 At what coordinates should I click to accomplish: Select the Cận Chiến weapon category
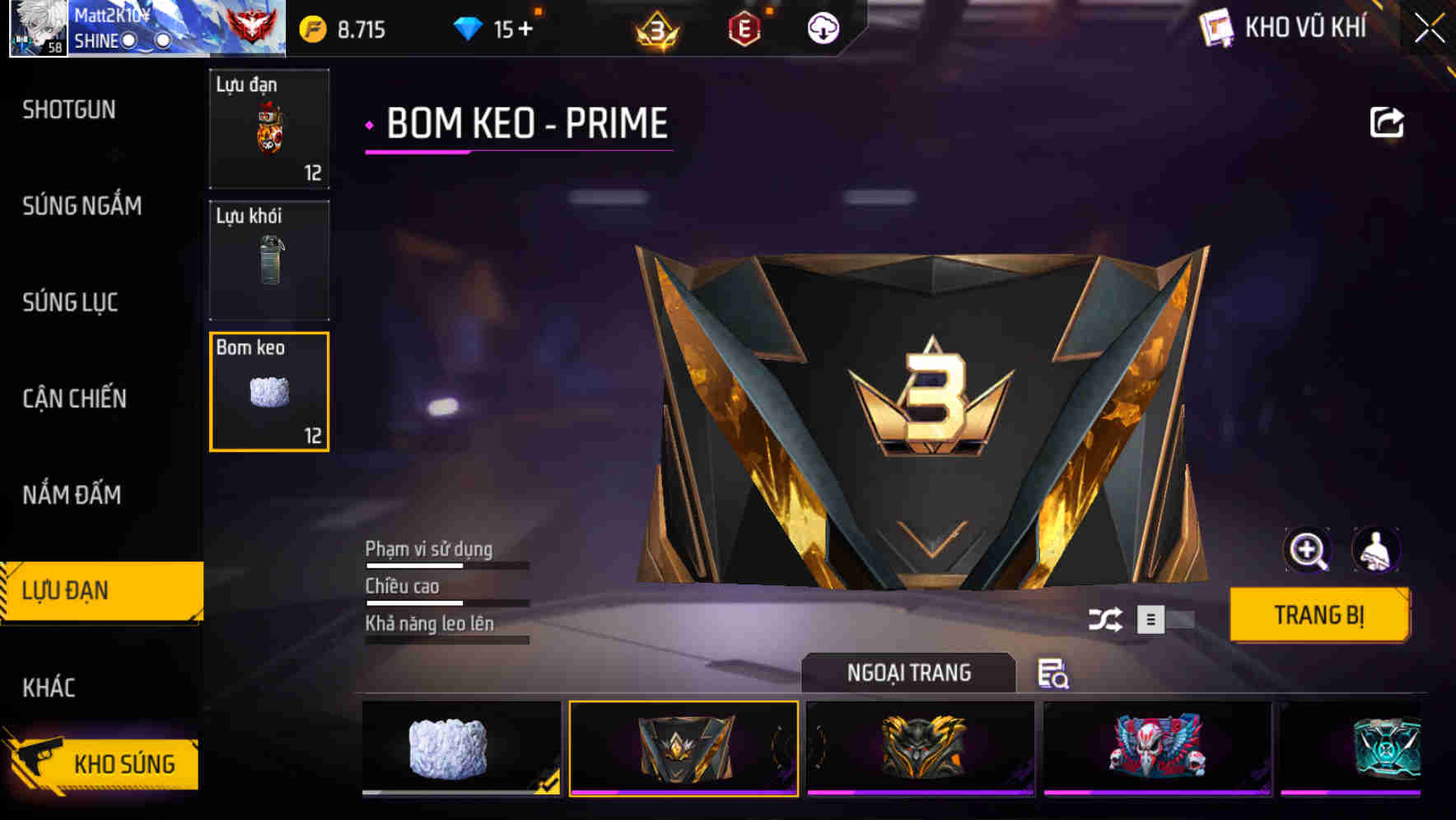coord(76,398)
